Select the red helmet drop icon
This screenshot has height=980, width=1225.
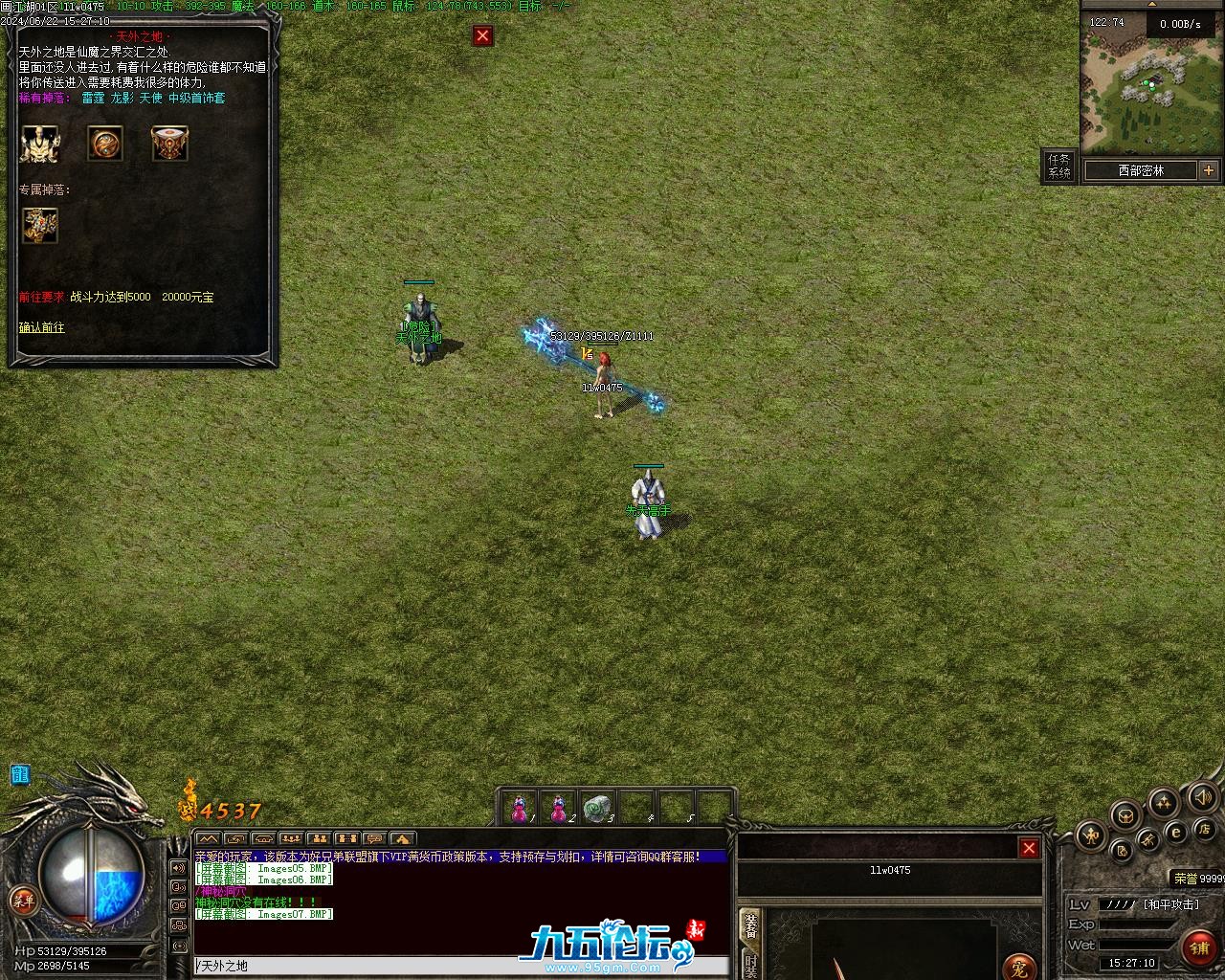(169, 144)
